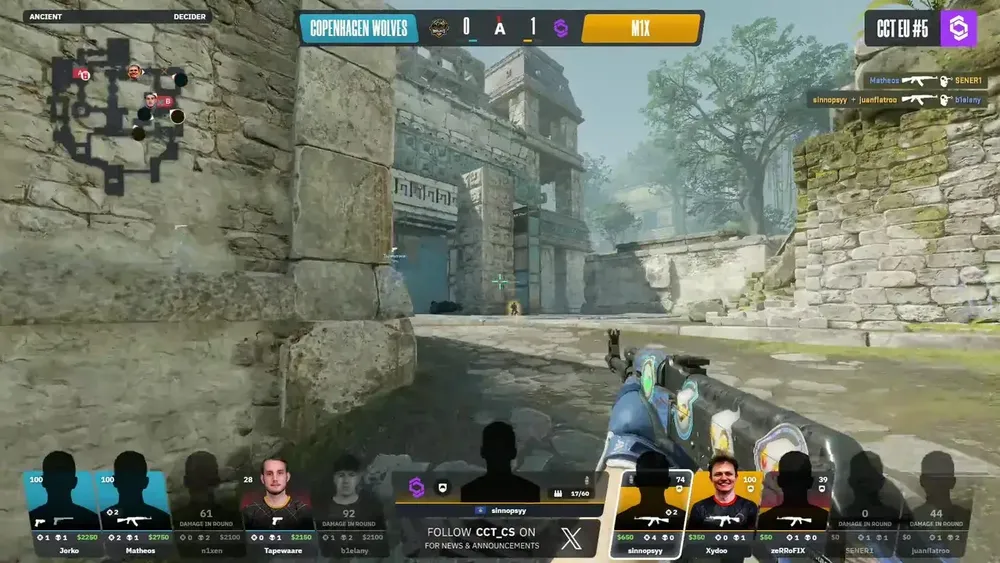Image resolution: width=1000 pixels, height=563 pixels.
Task: Select Tapewaare's player card
Action: click(x=278, y=505)
